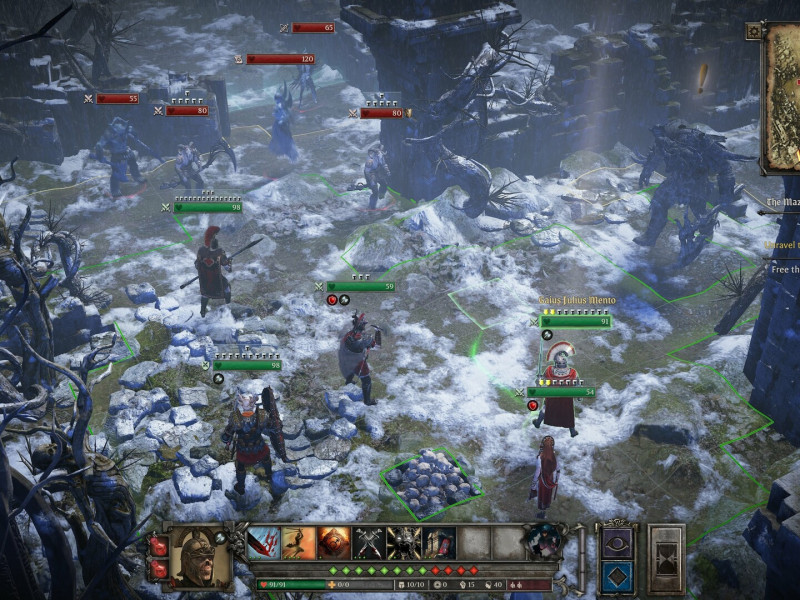Use the spear thrust ability
Image resolution: width=800 pixels, height=600 pixels.
(299, 543)
